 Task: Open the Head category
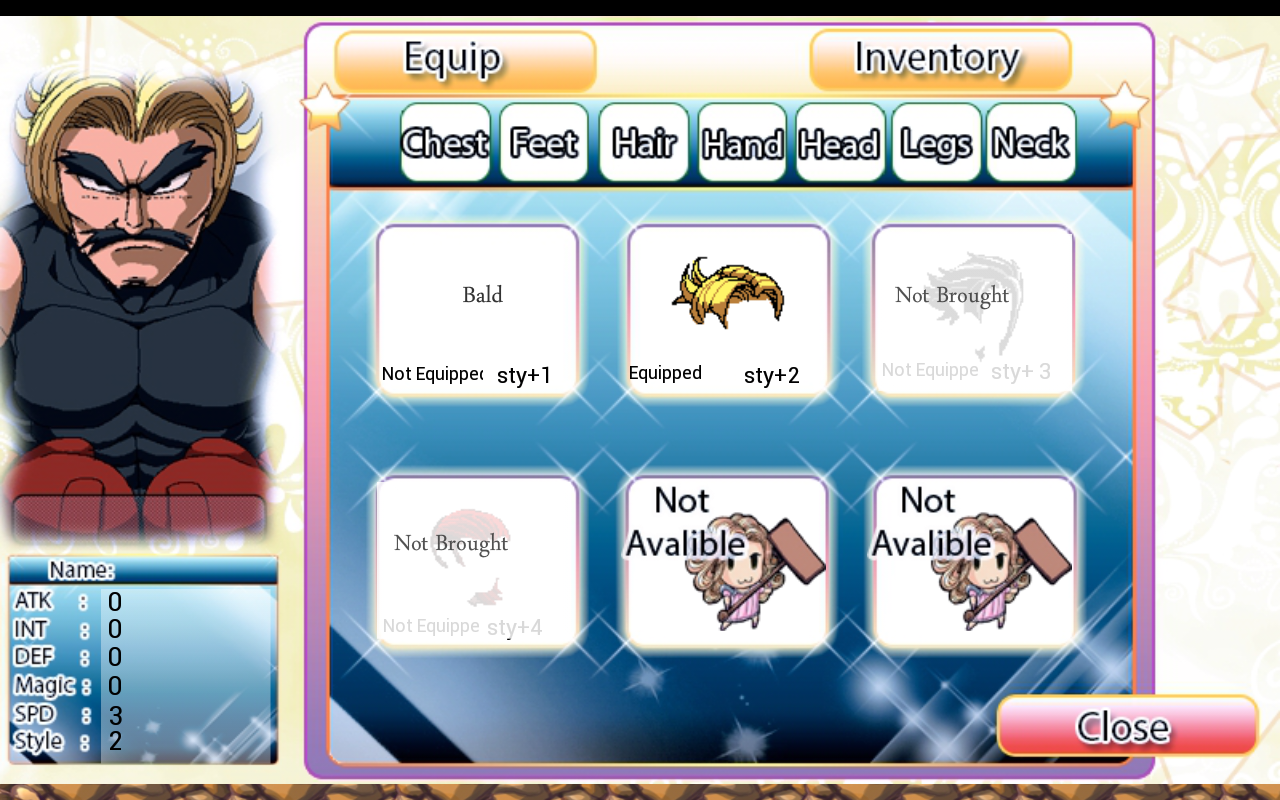840,143
